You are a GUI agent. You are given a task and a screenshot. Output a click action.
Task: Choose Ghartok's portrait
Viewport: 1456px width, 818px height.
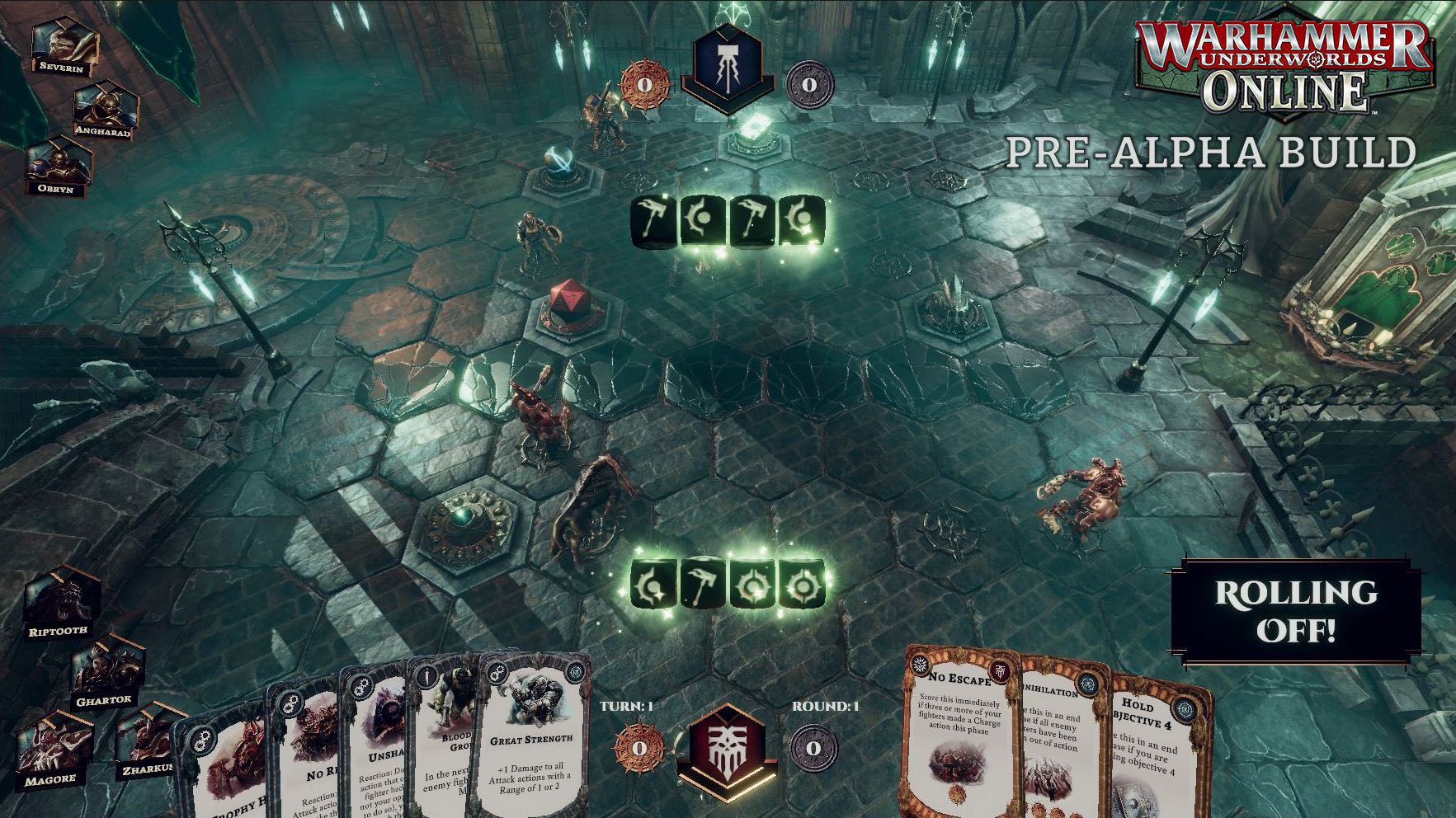pos(106,670)
